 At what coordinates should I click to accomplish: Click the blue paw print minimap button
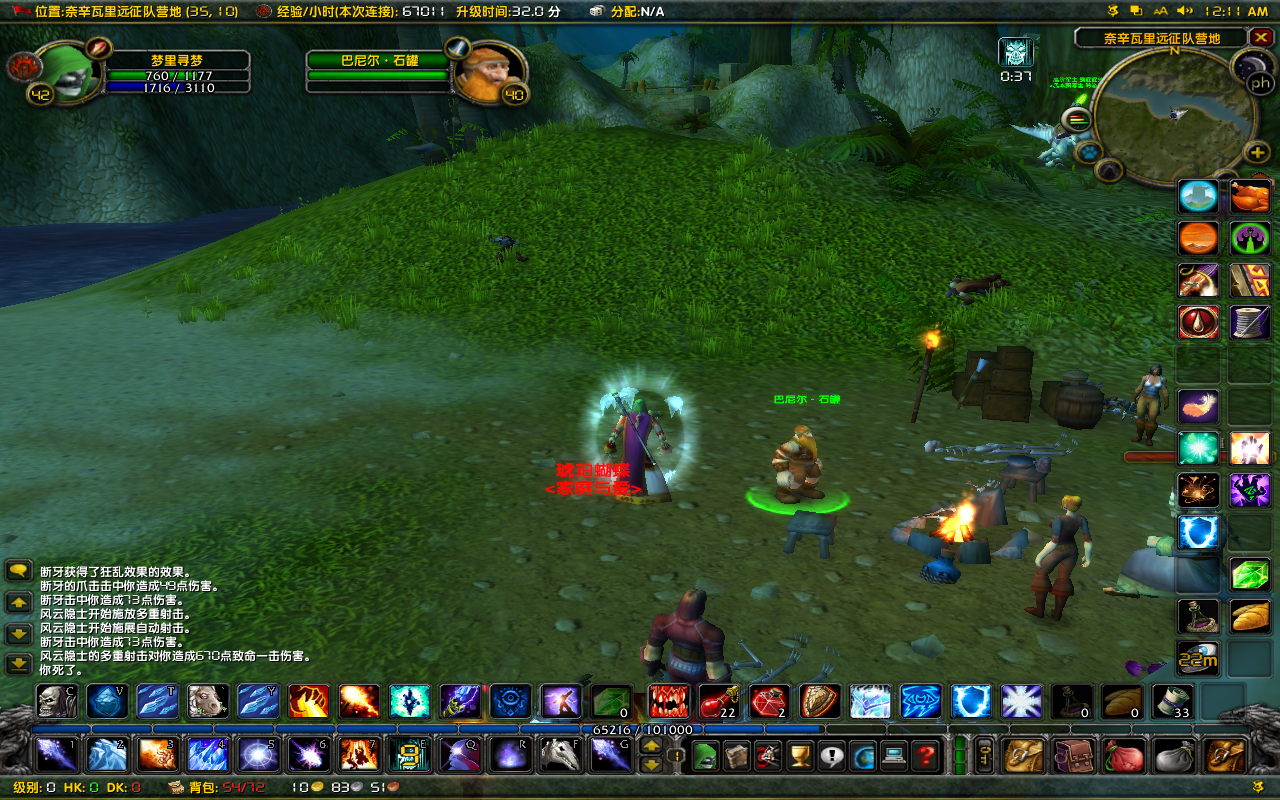click(1087, 152)
